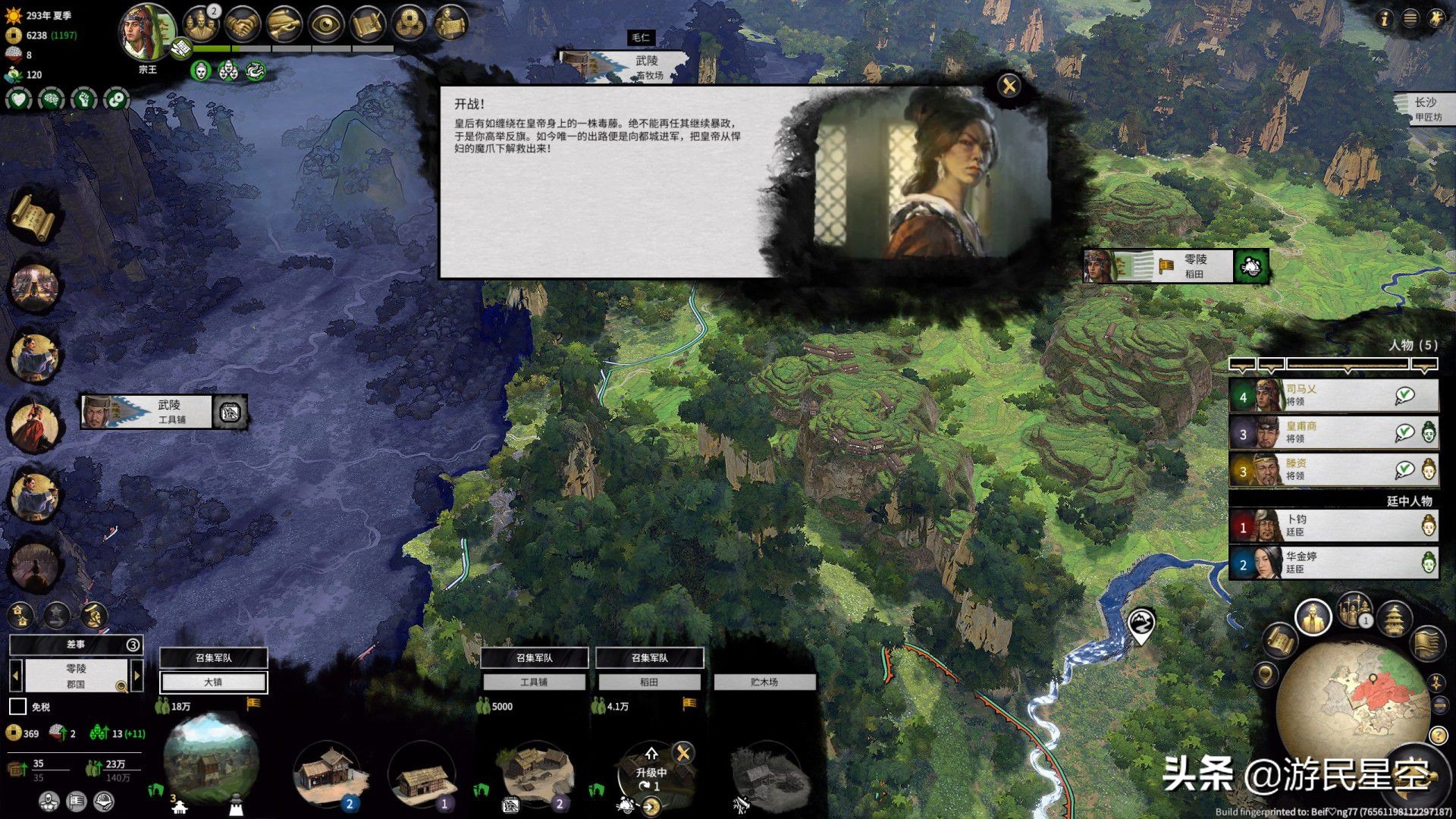The width and height of the screenshot is (1456, 819).
Task: Click the question mark help icon near the minimap
Action: click(x=1438, y=733)
